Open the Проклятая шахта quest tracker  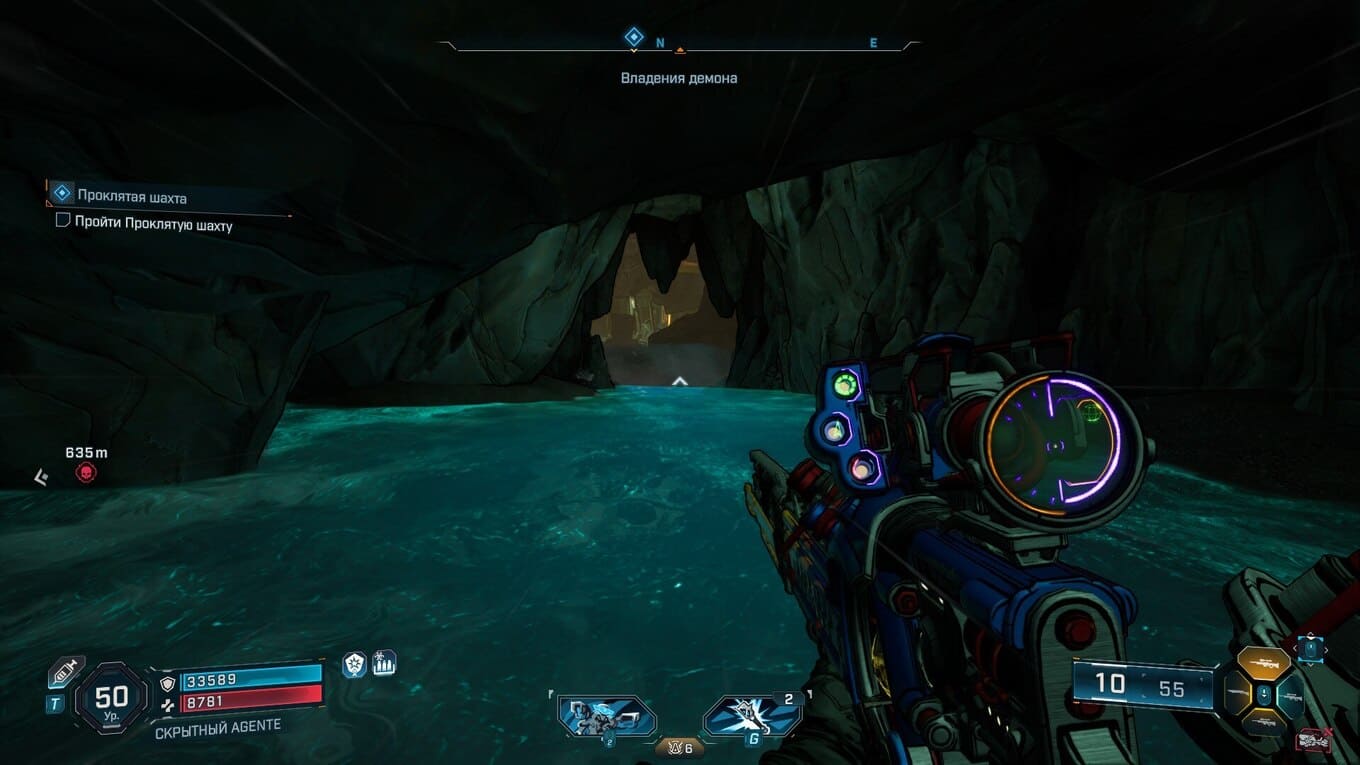[x=132, y=197]
